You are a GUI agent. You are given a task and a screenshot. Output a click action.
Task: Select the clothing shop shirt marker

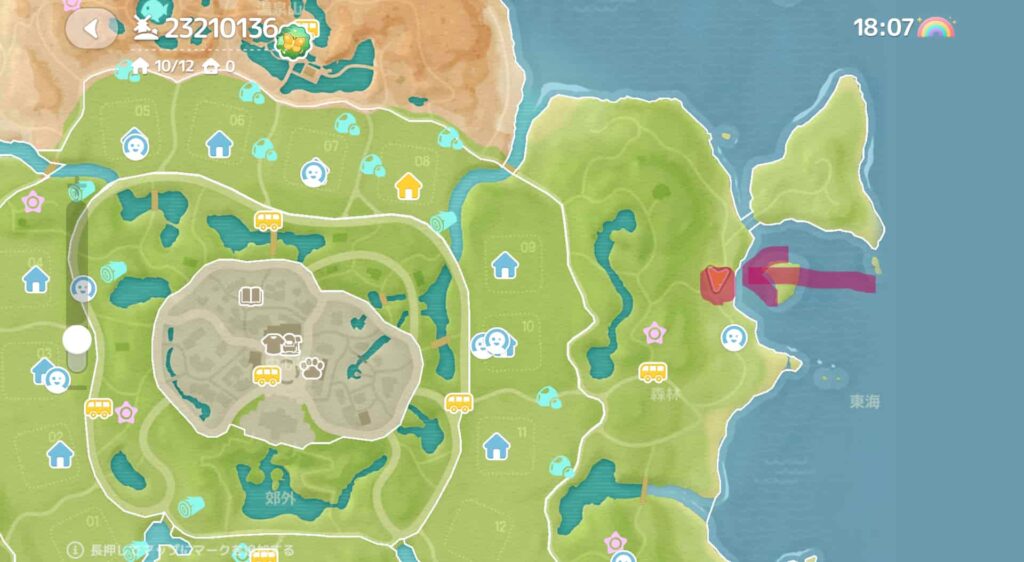pos(273,344)
